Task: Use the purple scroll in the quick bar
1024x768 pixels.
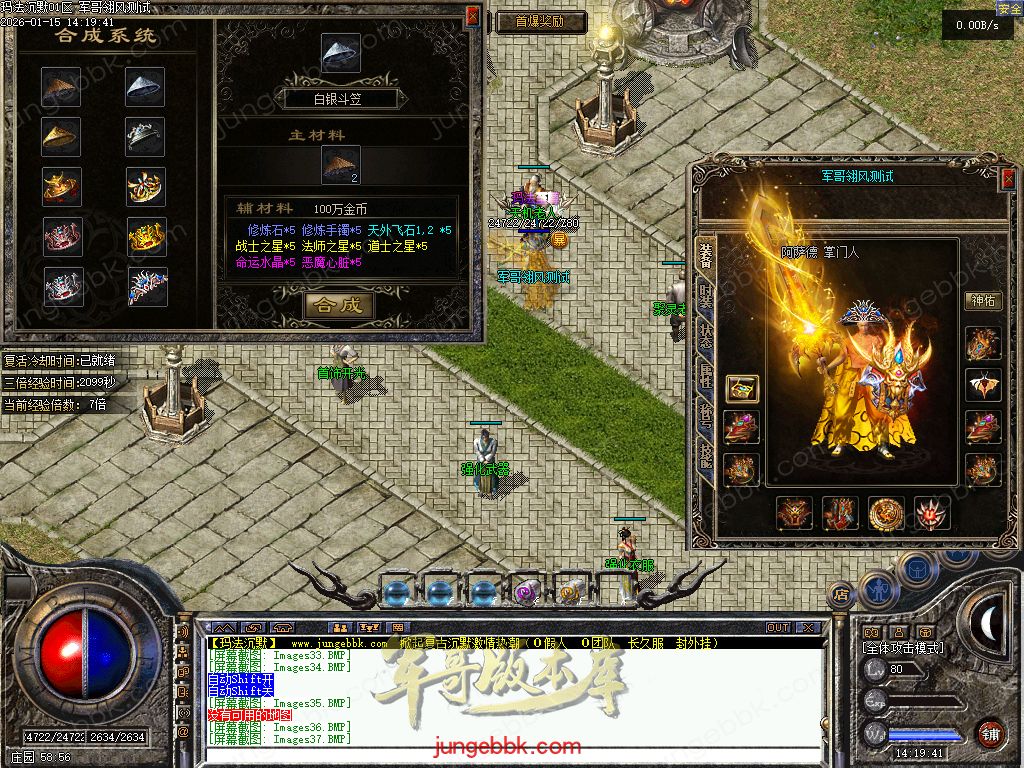Action: coord(527,592)
